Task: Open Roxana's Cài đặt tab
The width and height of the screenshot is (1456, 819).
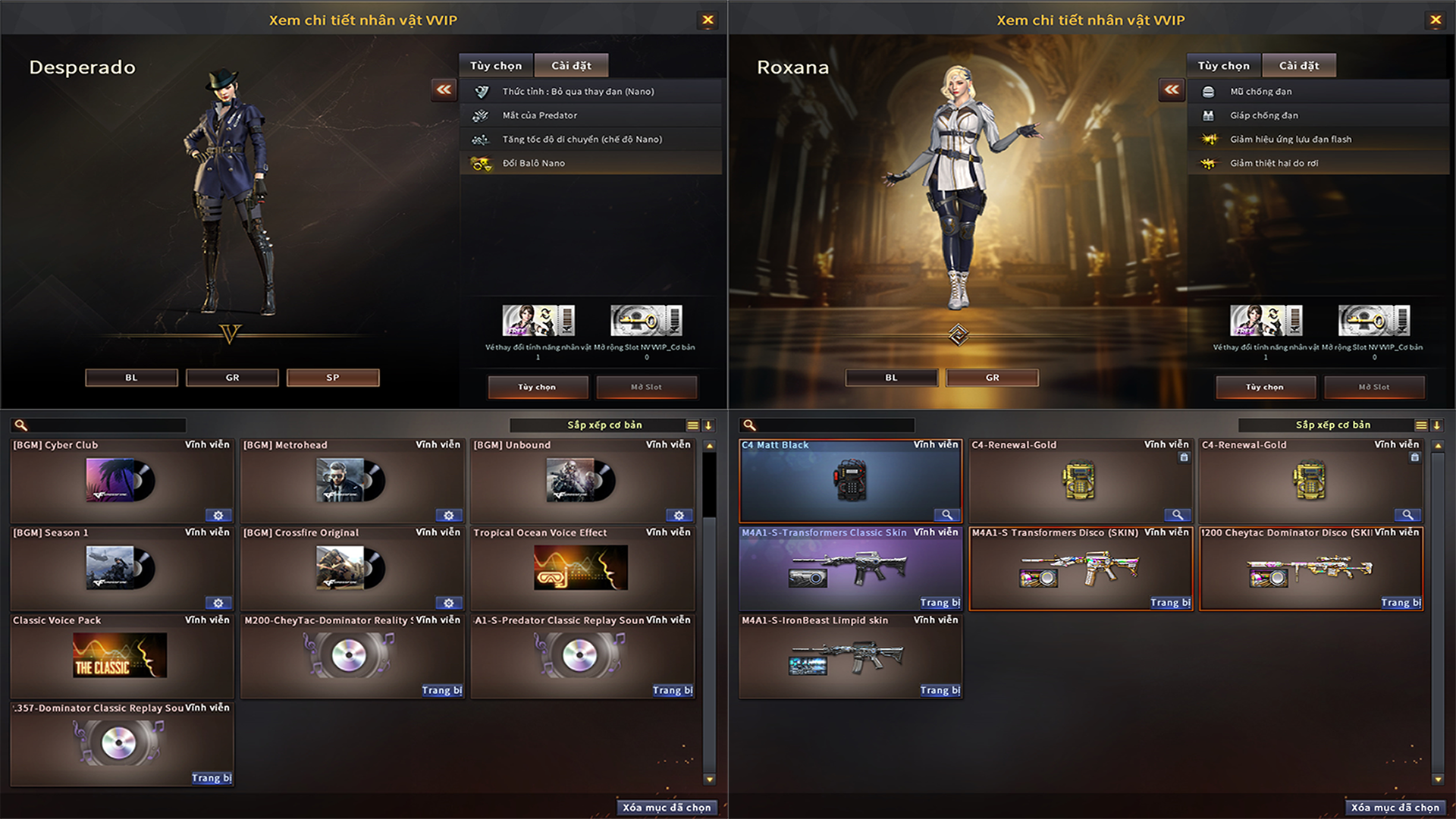Action: click(1299, 66)
